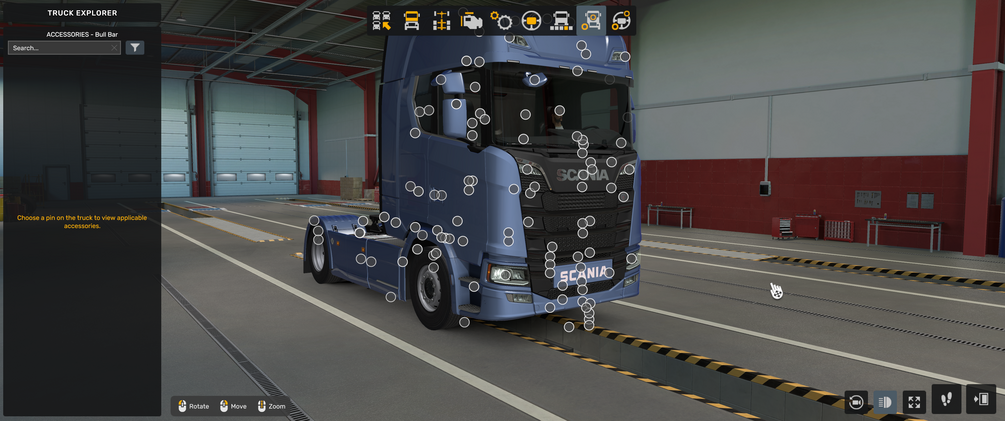Select the highlighted exterior accessories category
Image resolution: width=1005 pixels, height=421 pixels.
[591, 21]
